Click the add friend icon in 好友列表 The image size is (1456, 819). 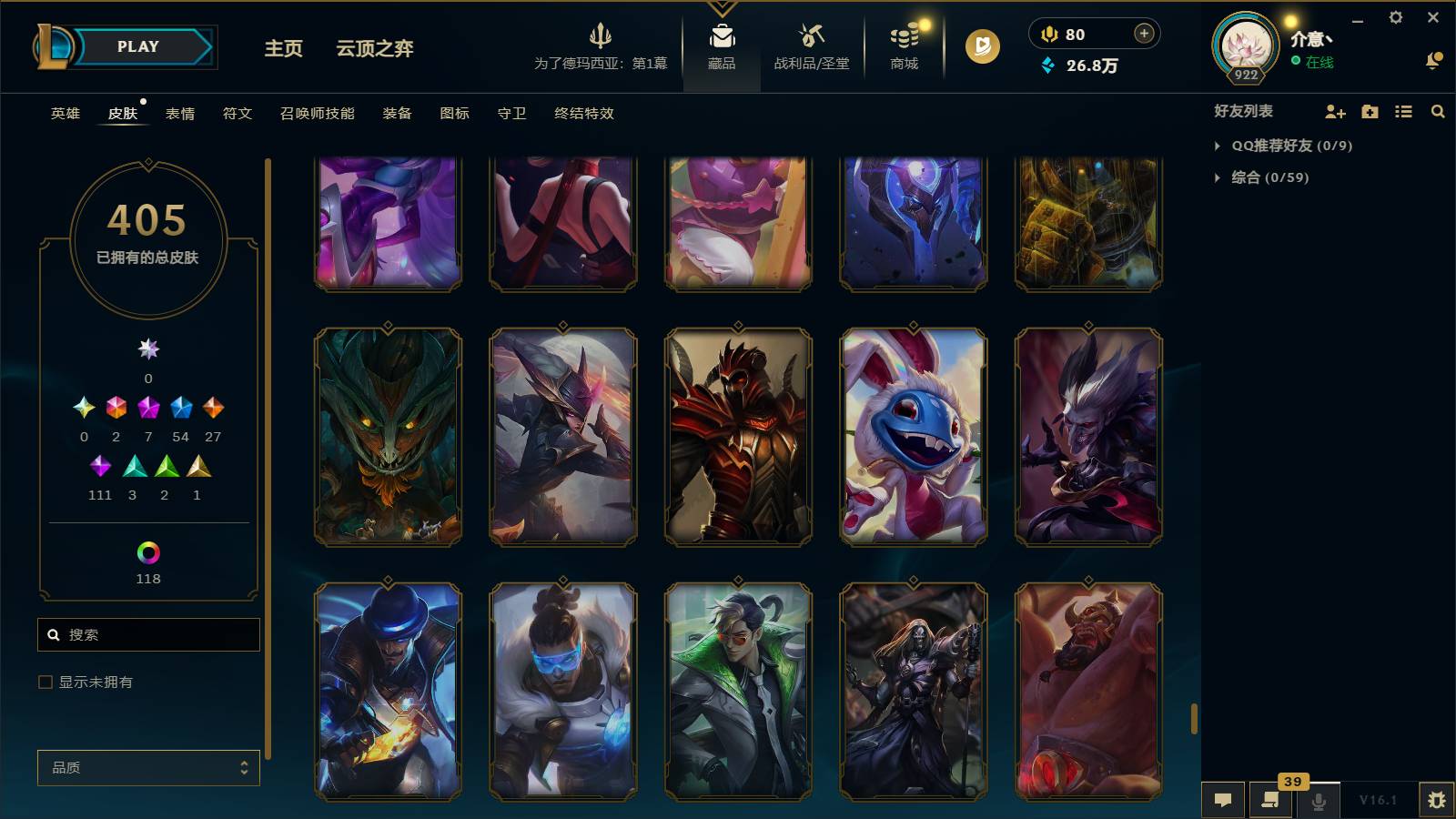(x=1334, y=112)
